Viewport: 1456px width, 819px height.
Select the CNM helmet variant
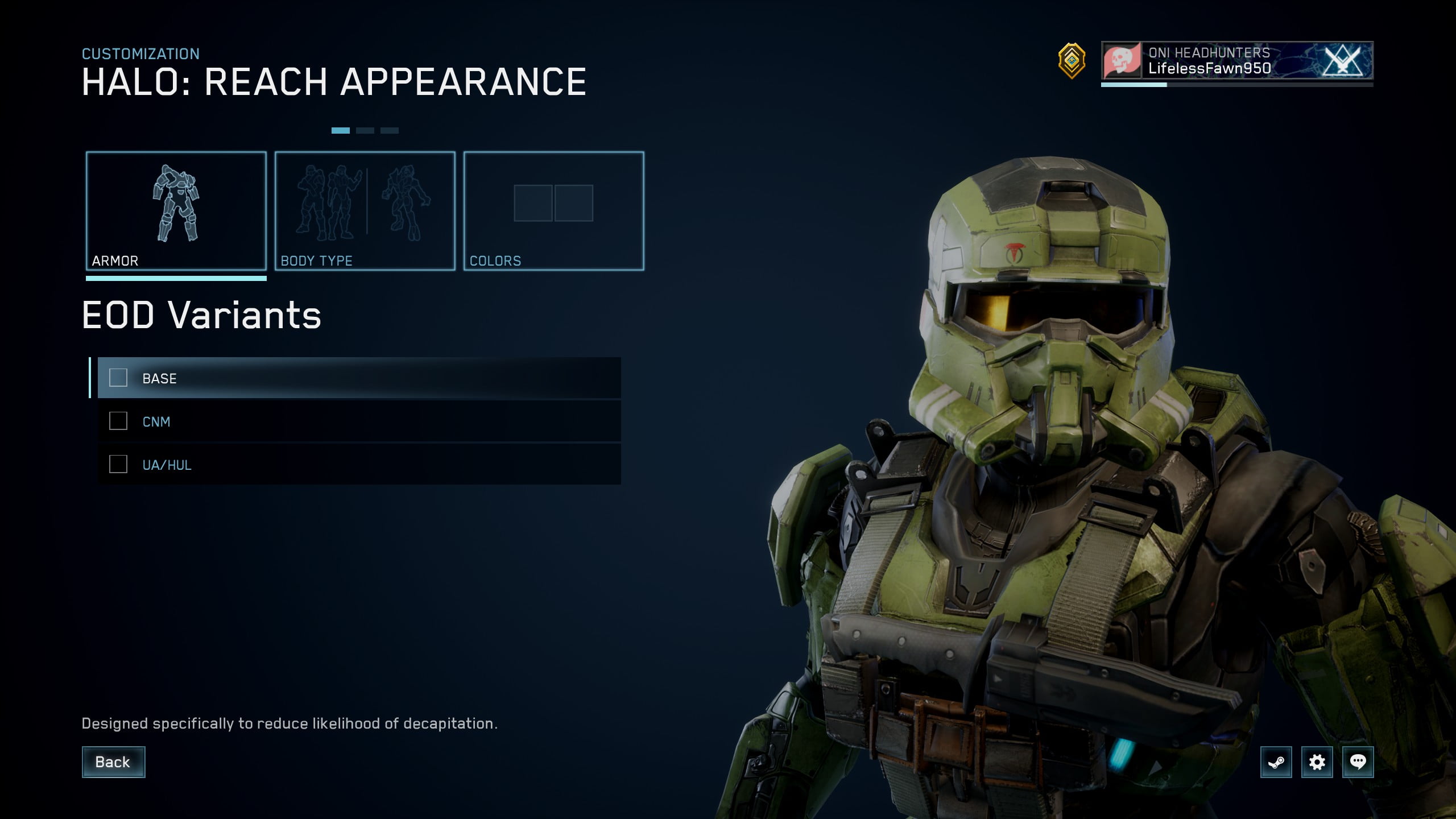point(359,421)
